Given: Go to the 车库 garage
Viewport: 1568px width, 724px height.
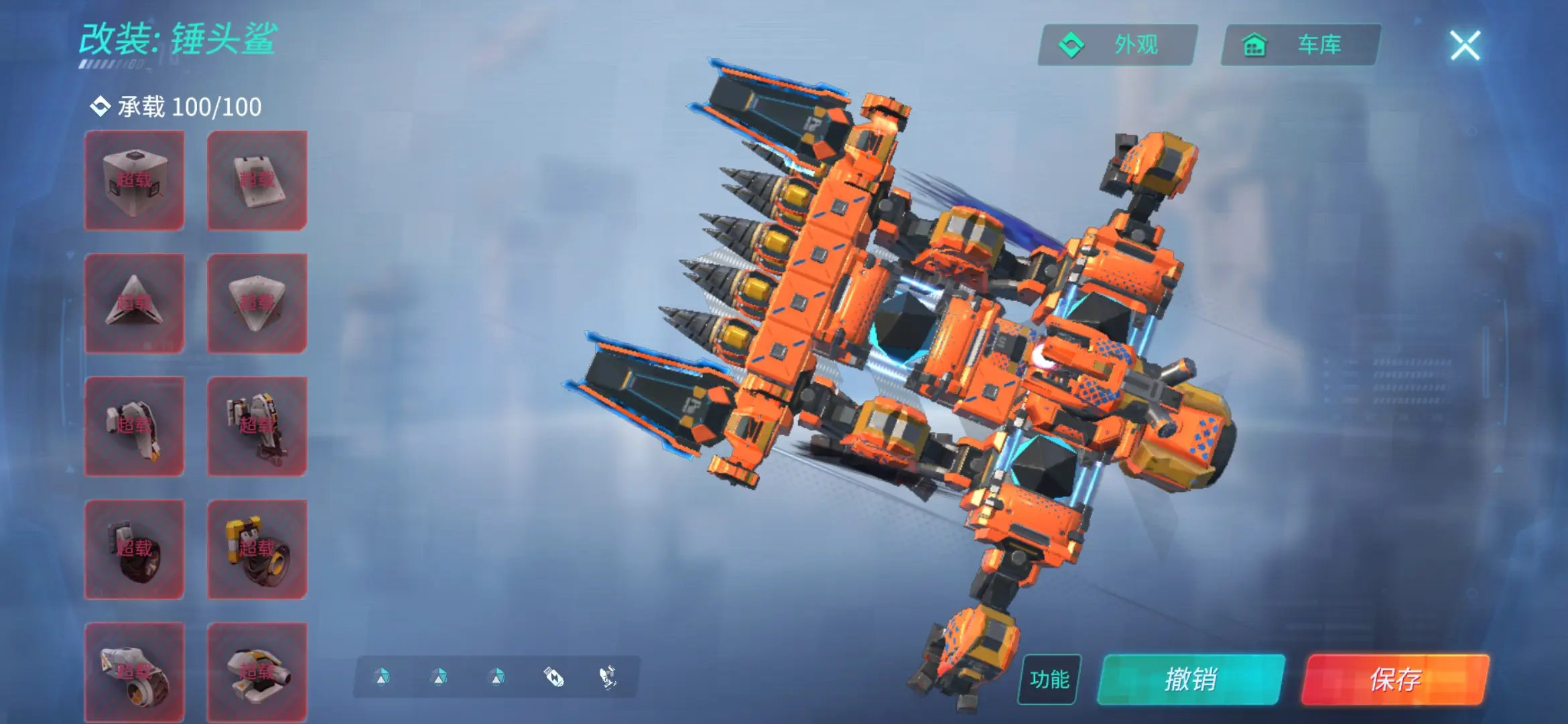Looking at the screenshot, I should click(1301, 45).
